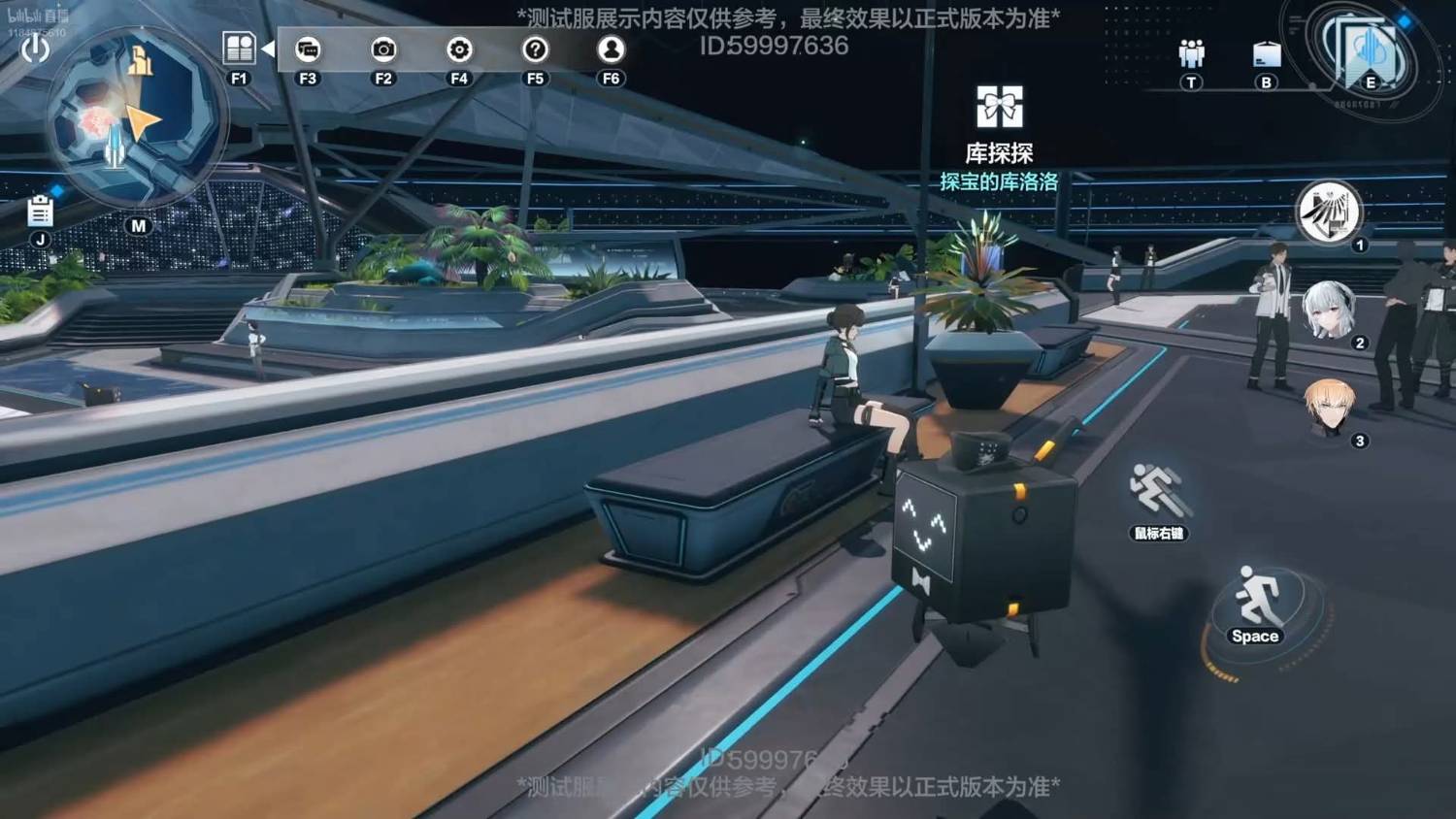Viewport: 1456px width, 819px height.
Task: Switch to the orange-haired character portrait
Action: (1328, 408)
